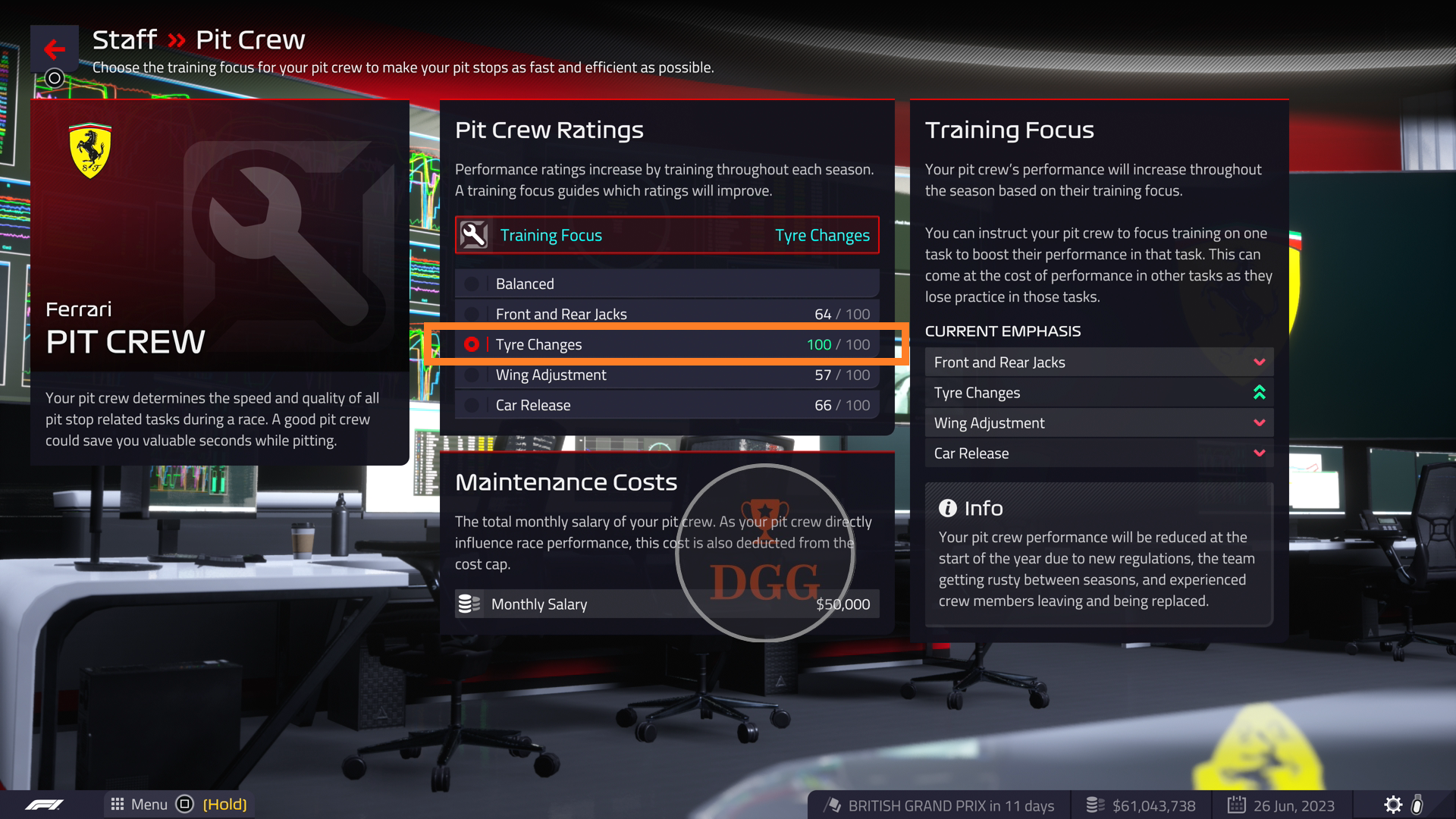Screen dimensions: 1456x819
Task: Open the Training Focus header row
Action: [667, 235]
